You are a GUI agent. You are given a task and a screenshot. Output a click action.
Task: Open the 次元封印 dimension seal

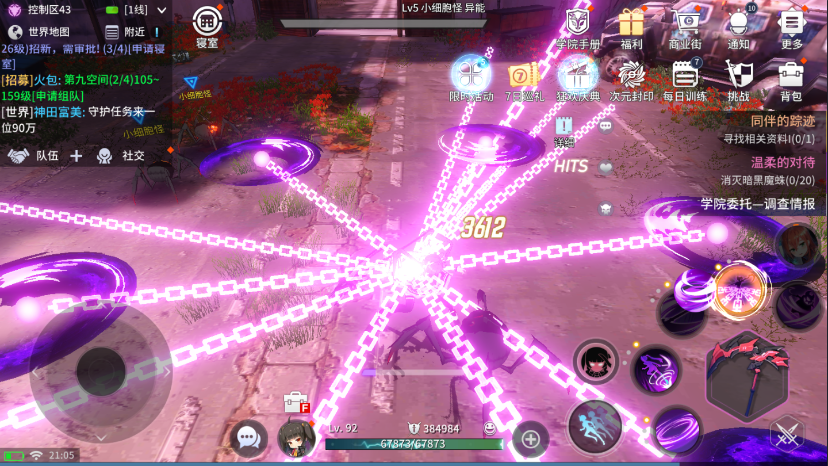pyautogui.click(x=632, y=80)
